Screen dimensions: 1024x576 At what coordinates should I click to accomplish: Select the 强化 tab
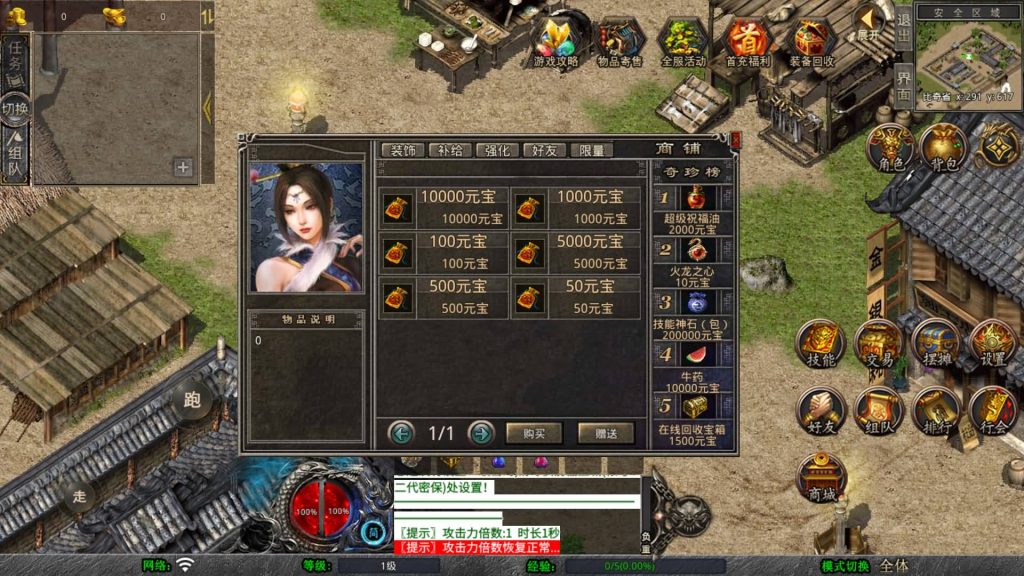pos(497,150)
